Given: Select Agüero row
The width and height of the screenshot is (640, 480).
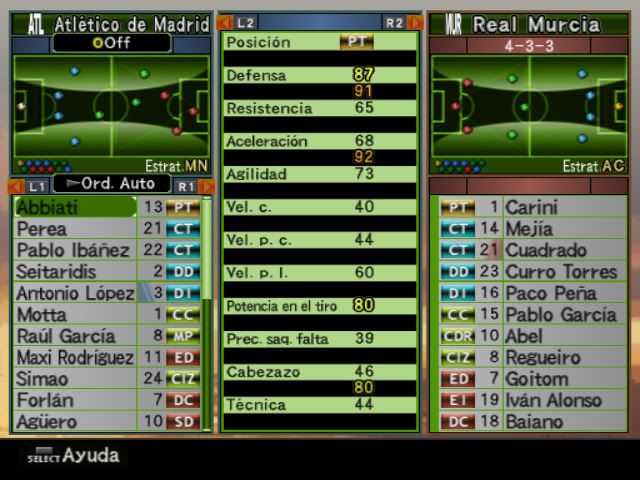Looking at the screenshot, I should tap(75, 422).
